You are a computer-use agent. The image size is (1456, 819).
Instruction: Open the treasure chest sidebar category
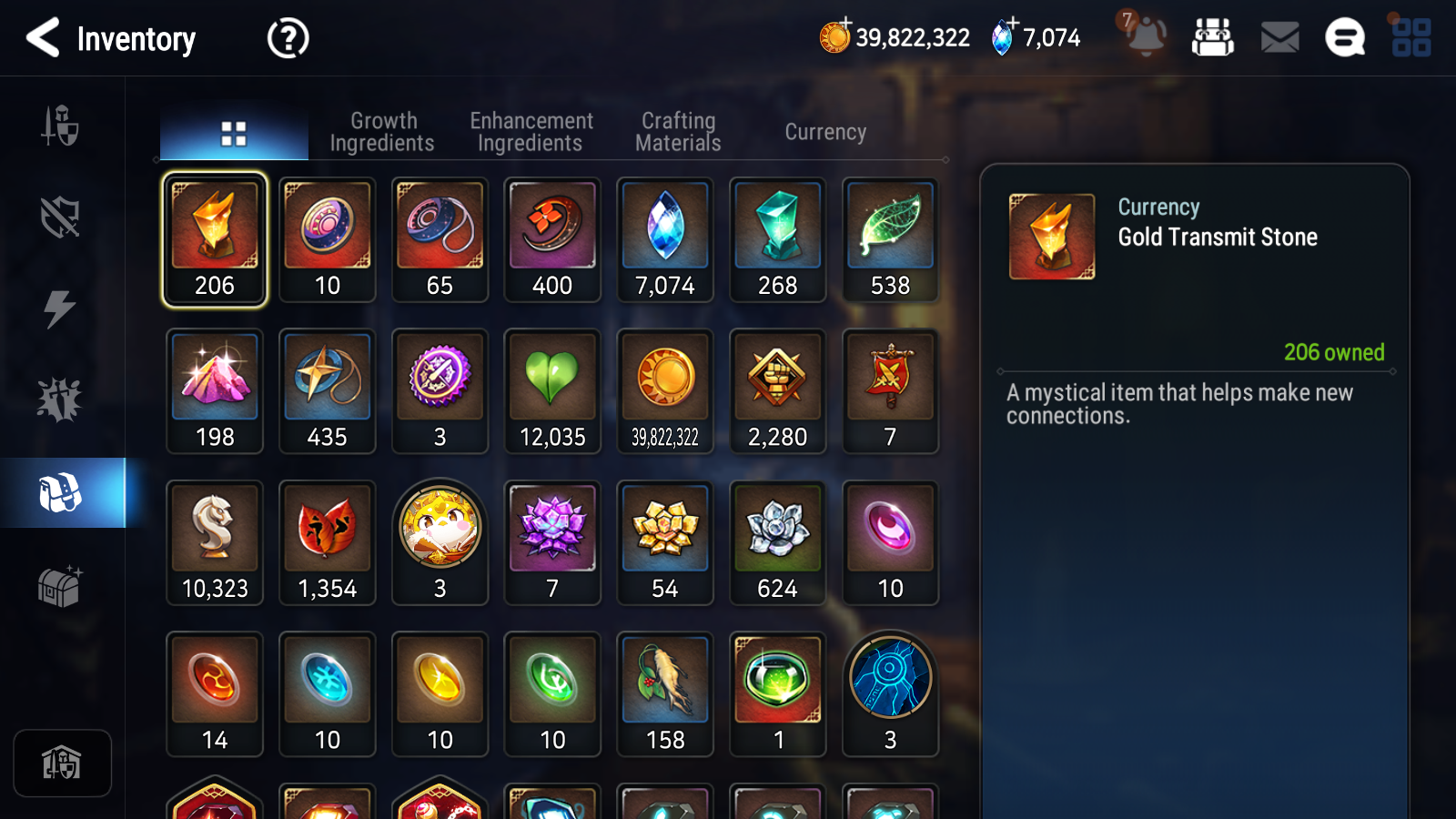(x=60, y=586)
